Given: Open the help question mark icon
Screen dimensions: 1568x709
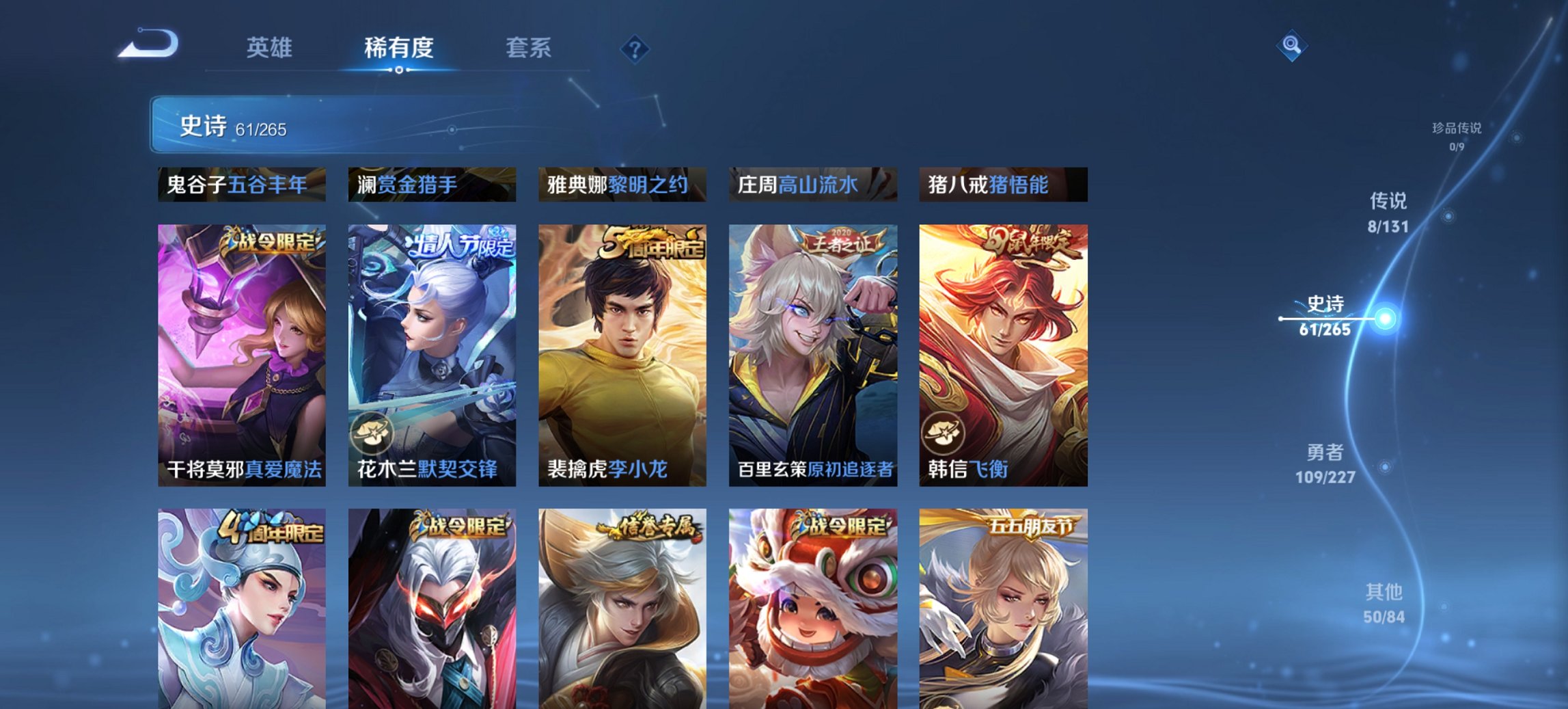Looking at the screenshot, I should pos(634,49).
